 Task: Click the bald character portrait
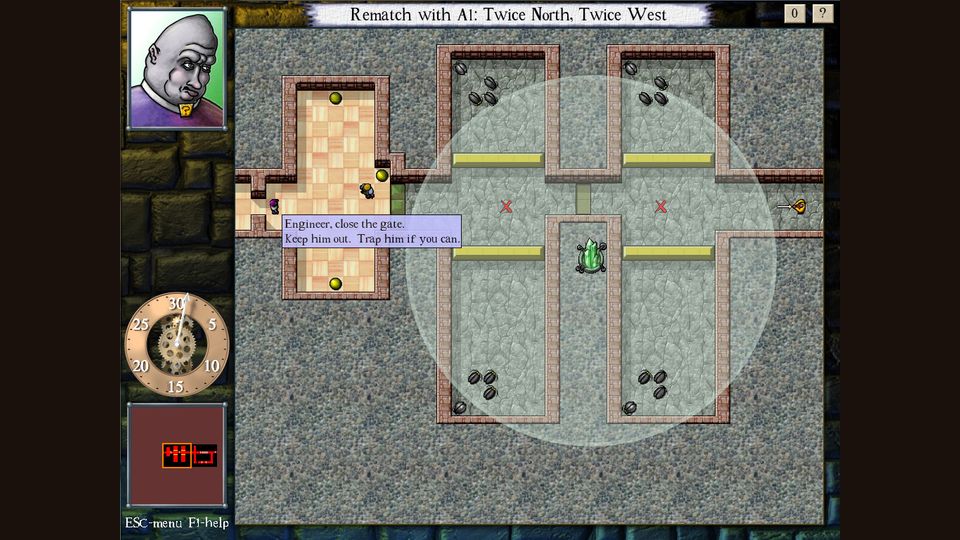tap(177, 69)
